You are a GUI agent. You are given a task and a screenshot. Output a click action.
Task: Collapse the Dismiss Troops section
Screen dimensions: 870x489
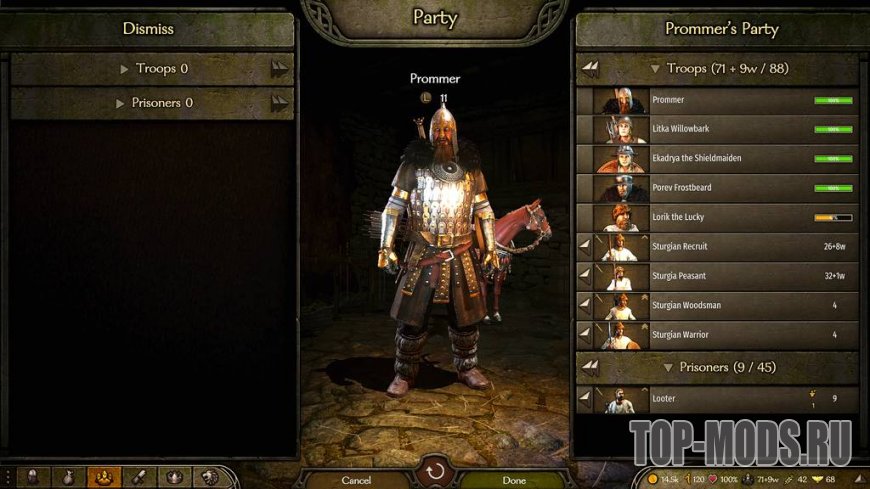pos(154,69)
